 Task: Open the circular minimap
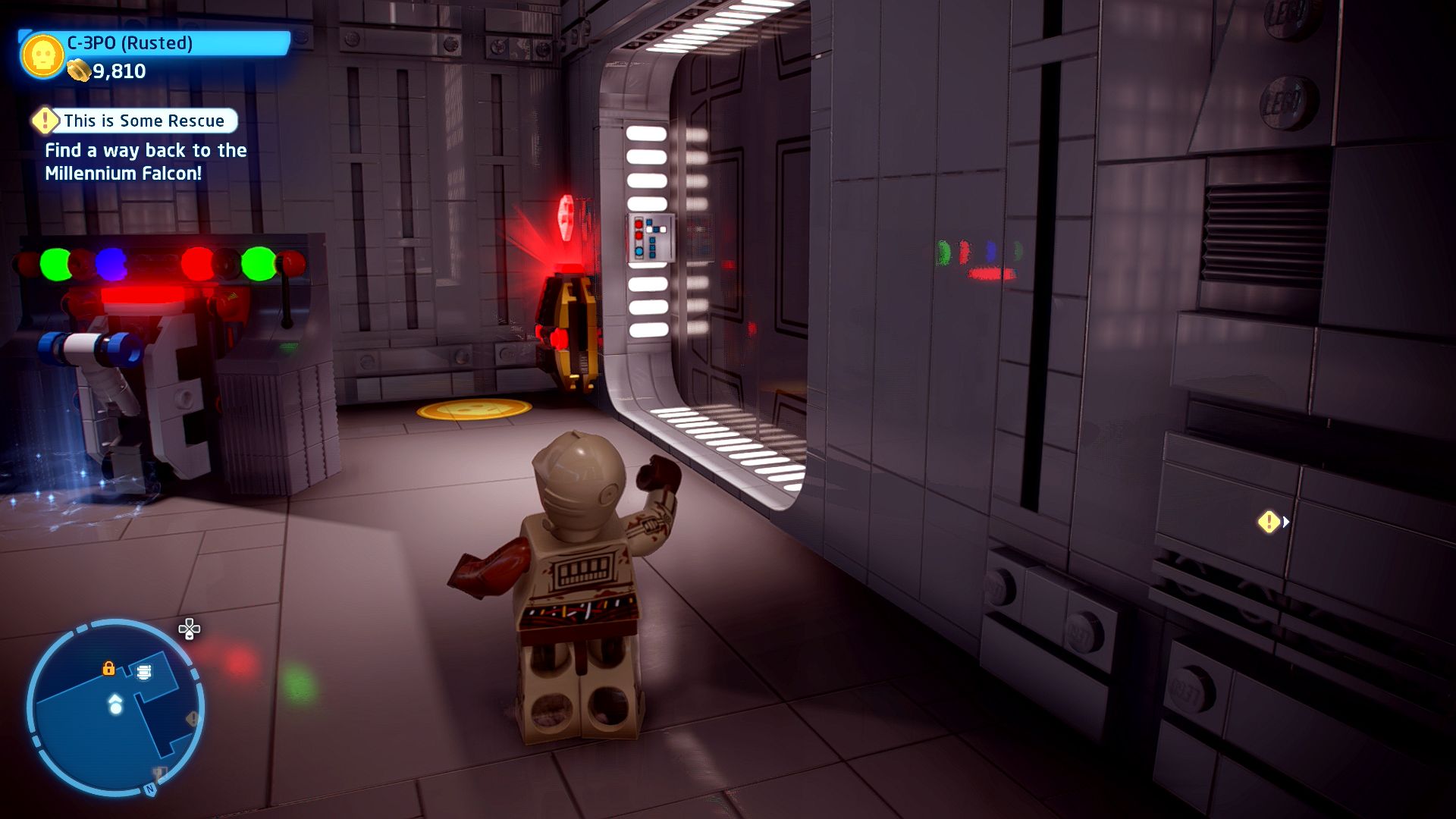[115, 708]
